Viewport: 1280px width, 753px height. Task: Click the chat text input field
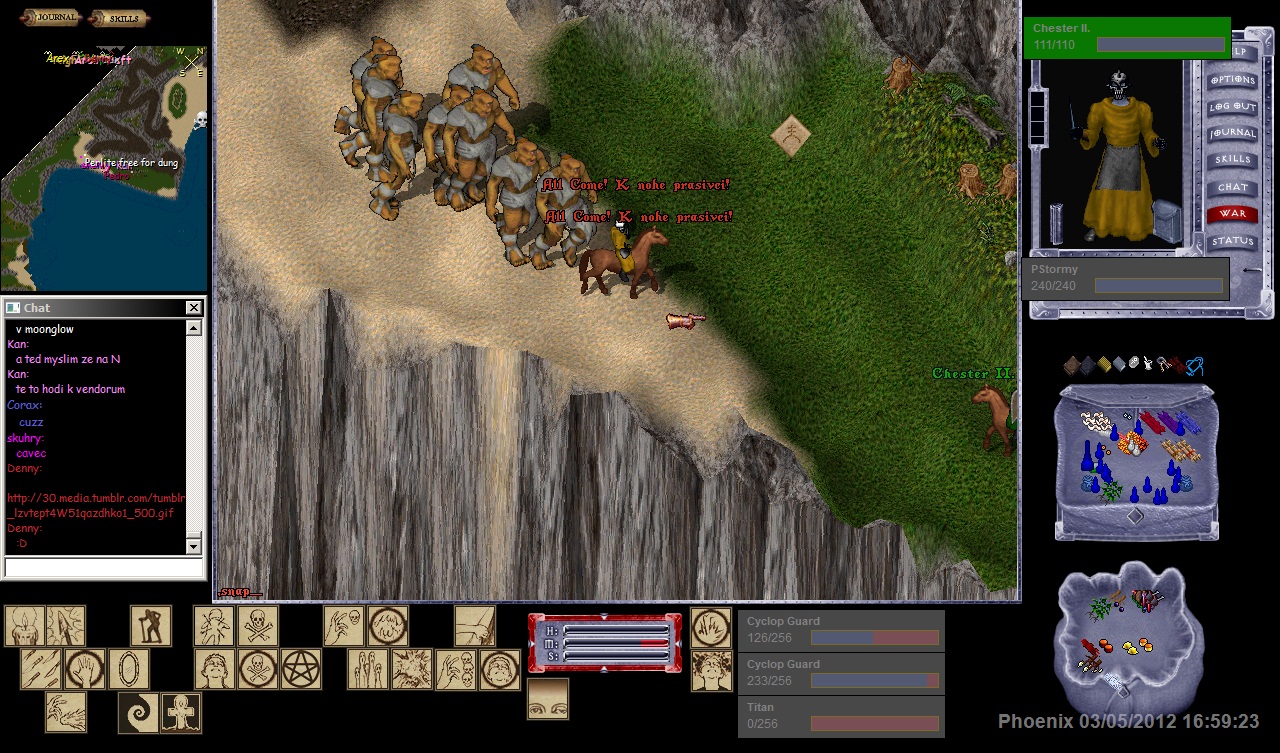104,568
